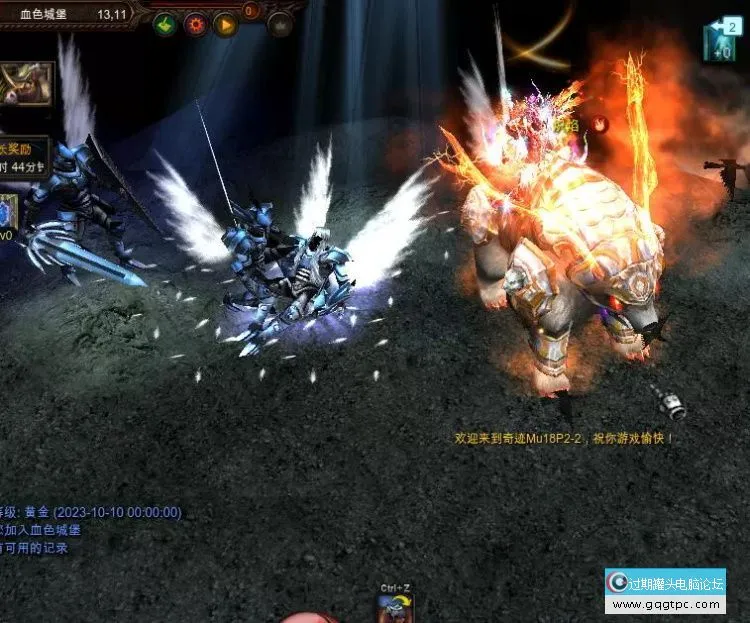Open the www.gqgtpc.com forum watermark link
This screenshot has height=623, width=750.
pyautogui.click(x=665, y=604)
